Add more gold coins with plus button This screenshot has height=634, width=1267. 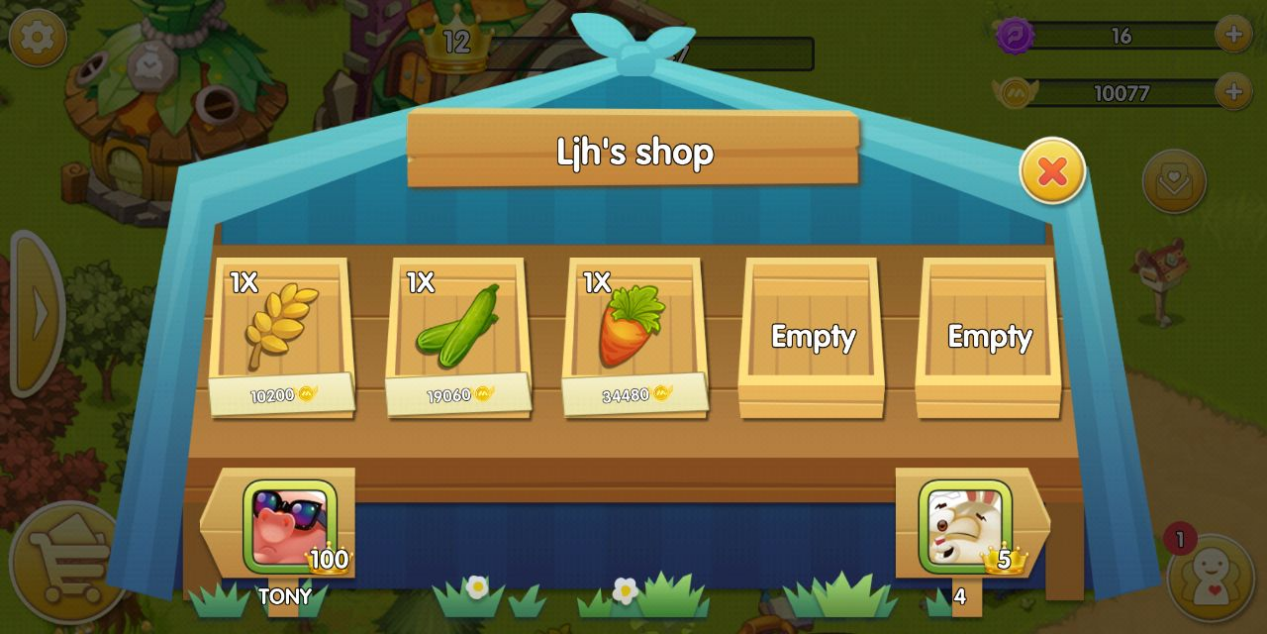1233,92
